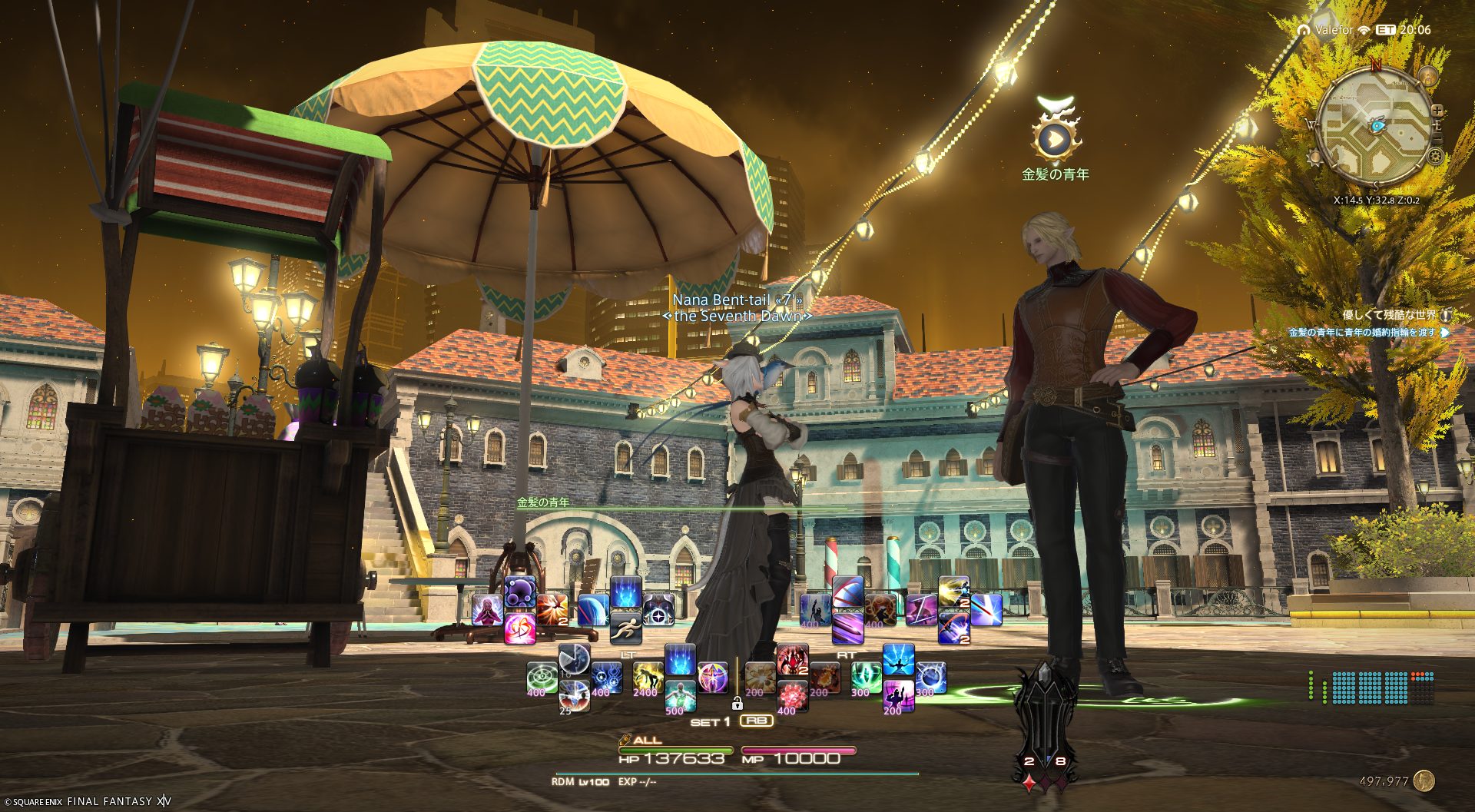This screenshot has height=812, width=1475.
Task: Use the purple dancing figure 200 MP ability
Action: click(897, 695)
